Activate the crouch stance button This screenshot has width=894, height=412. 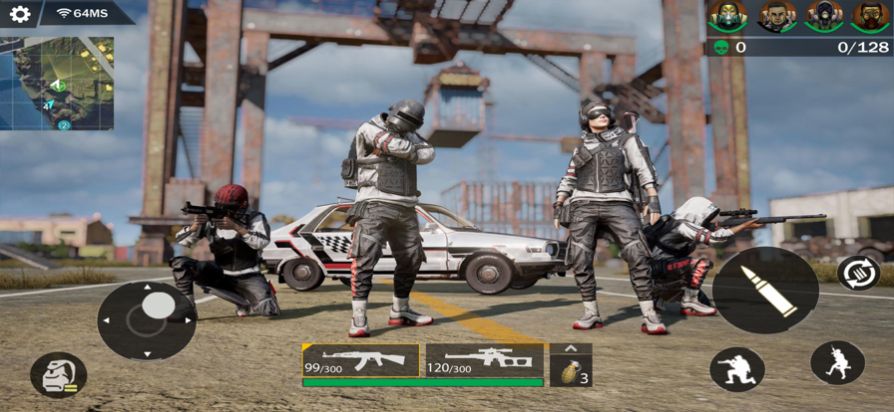737,369
